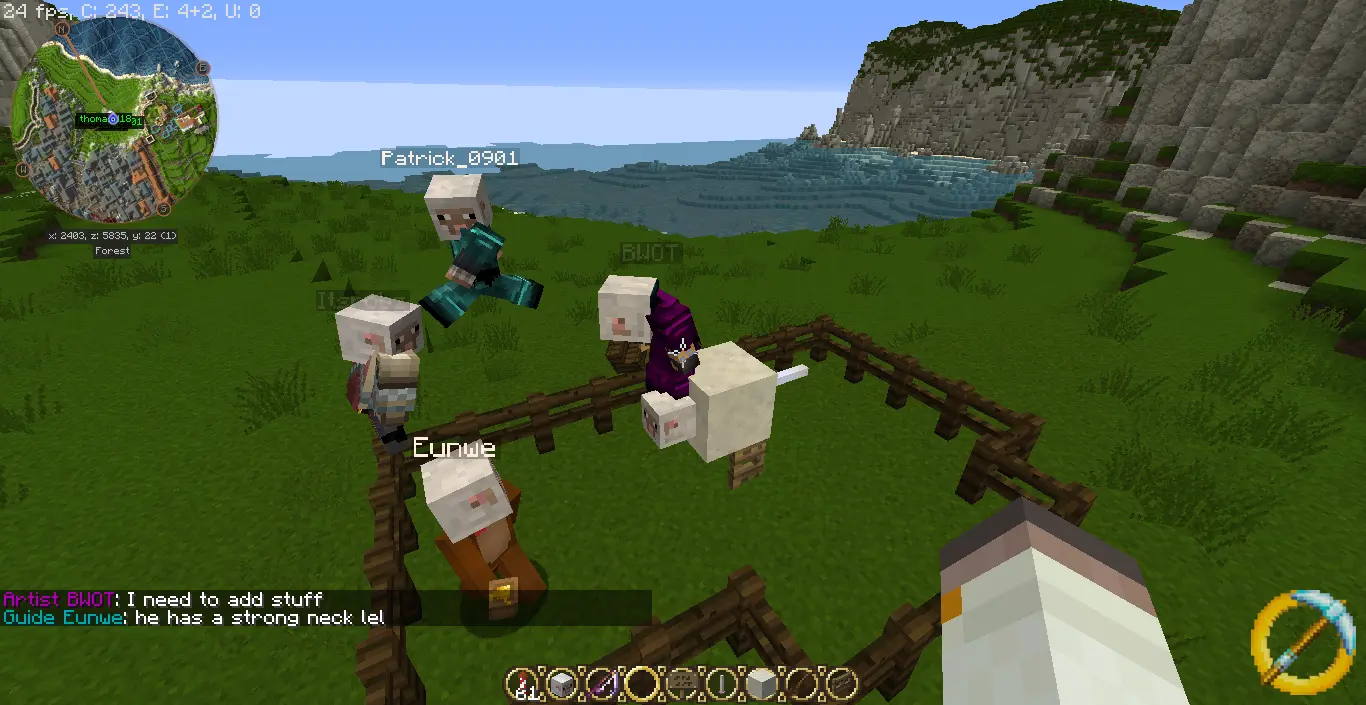Viewport: 1366px width, 705px height.
Task: Click Eunwe's chat message line
Action: tap(193, 618)
